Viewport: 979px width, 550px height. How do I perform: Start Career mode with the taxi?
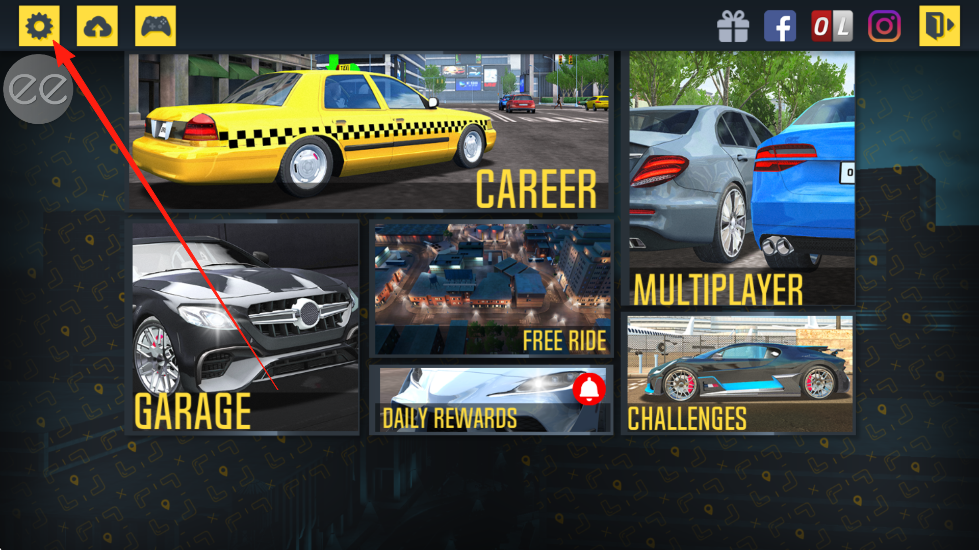[x=369, y=132]
